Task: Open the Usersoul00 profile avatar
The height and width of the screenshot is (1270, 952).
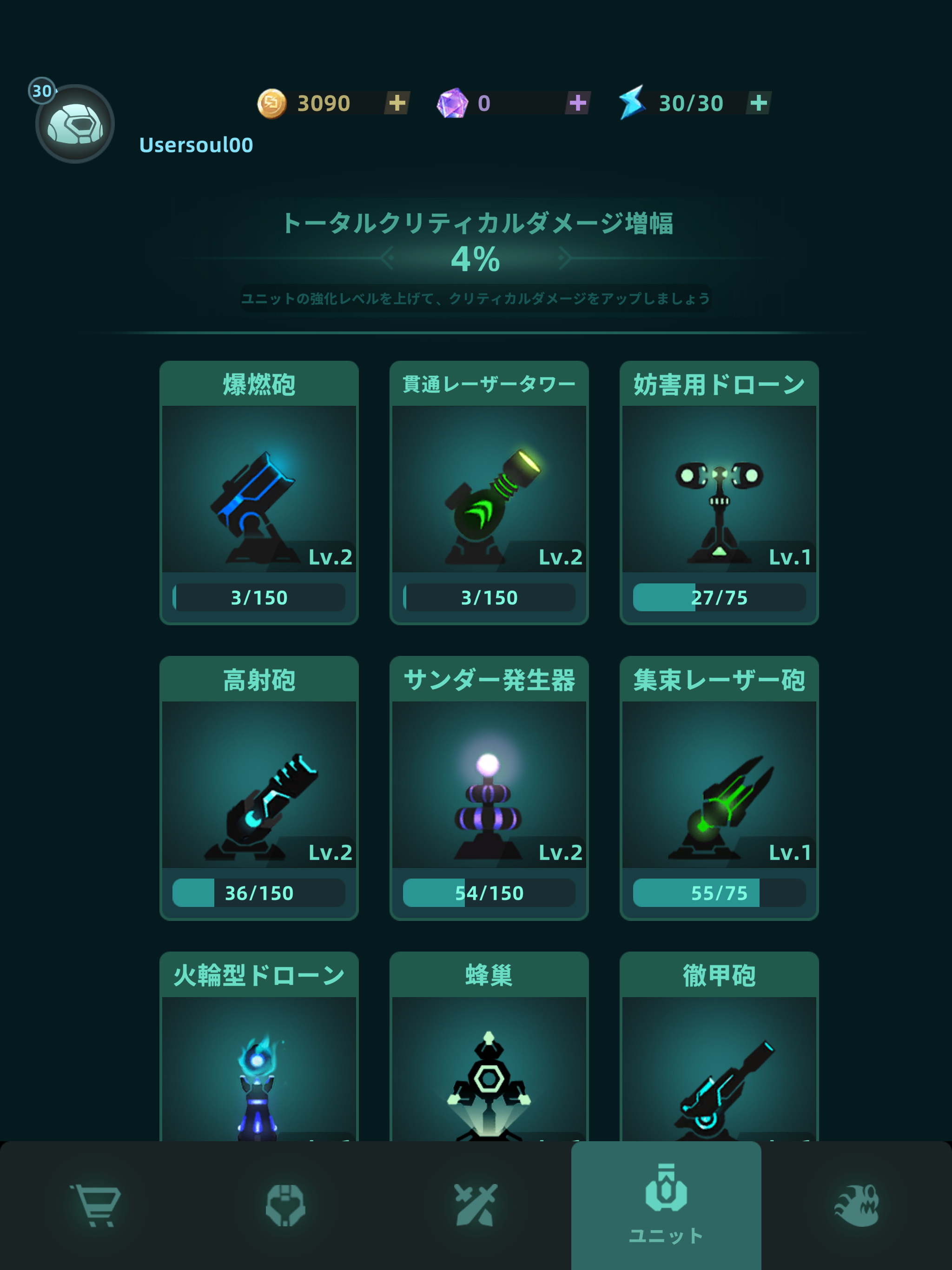Action: tap(75, 122)
